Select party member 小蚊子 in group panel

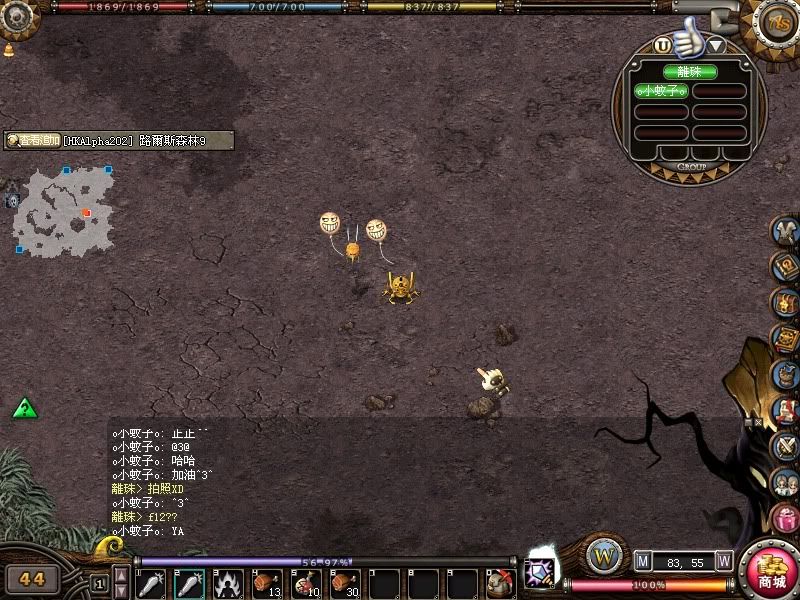(662, 90)
